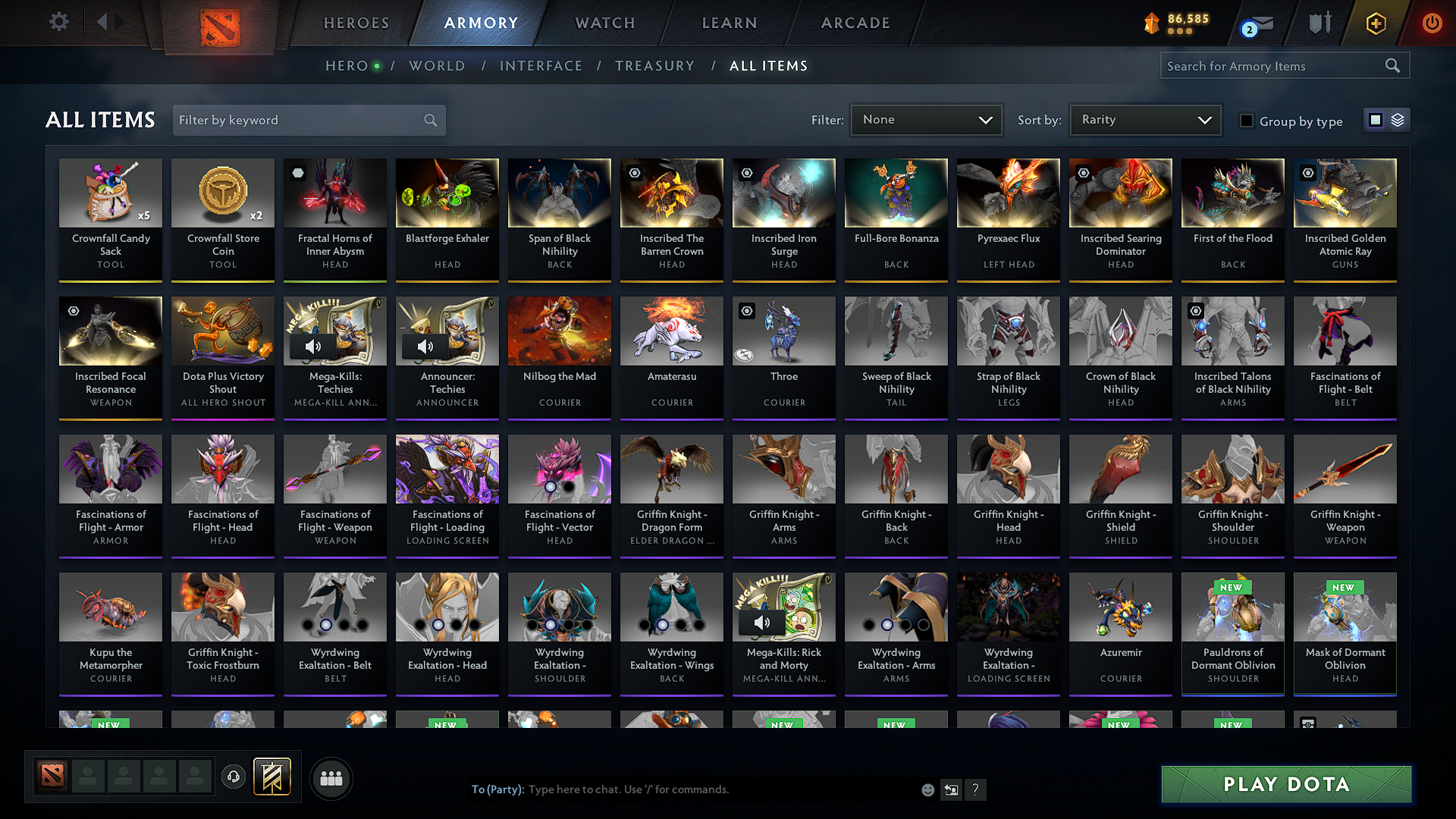
Task: Open friends list with three-people icon
Action: pyautogui.click(x=331, y=777)
